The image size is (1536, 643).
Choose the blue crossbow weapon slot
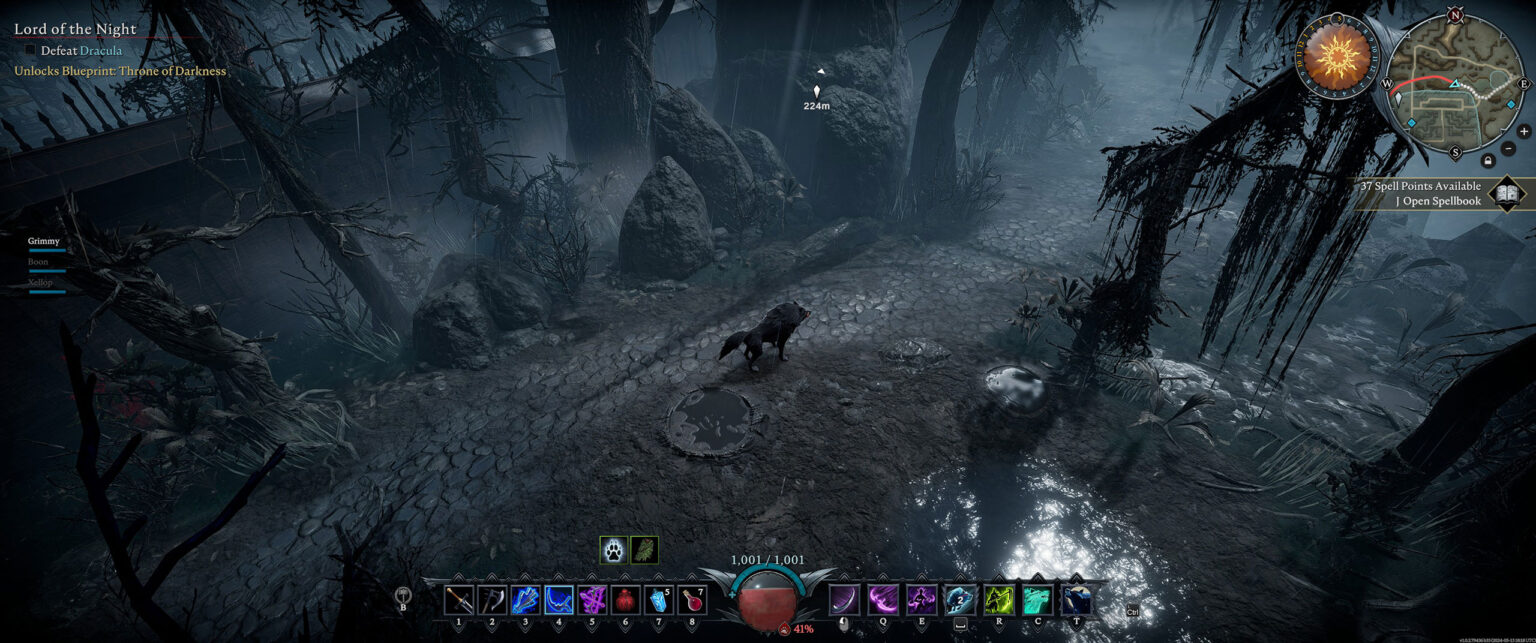(526, 600)
